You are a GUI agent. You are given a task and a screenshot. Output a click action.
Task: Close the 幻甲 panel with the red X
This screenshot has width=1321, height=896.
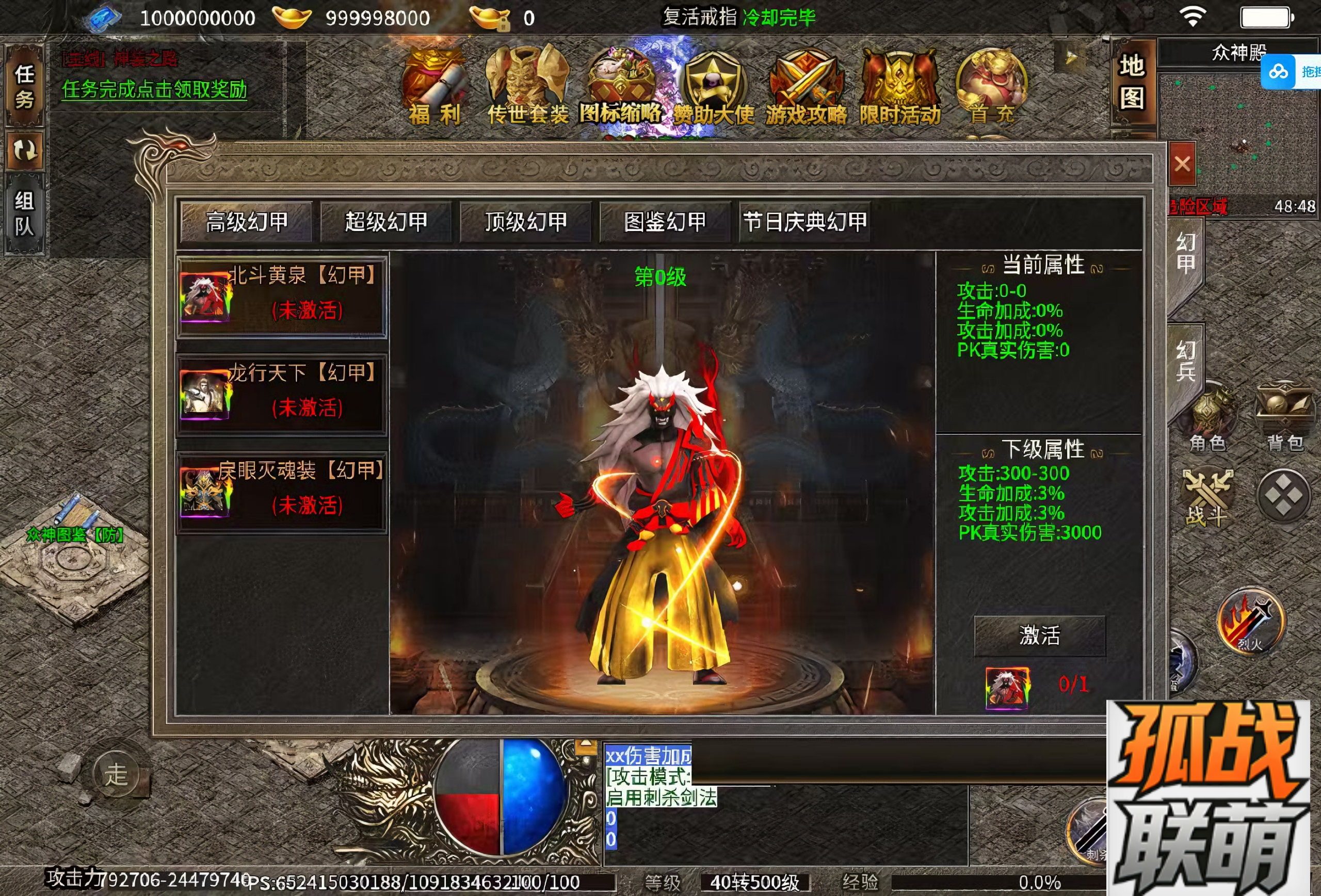coord(1182,164)
